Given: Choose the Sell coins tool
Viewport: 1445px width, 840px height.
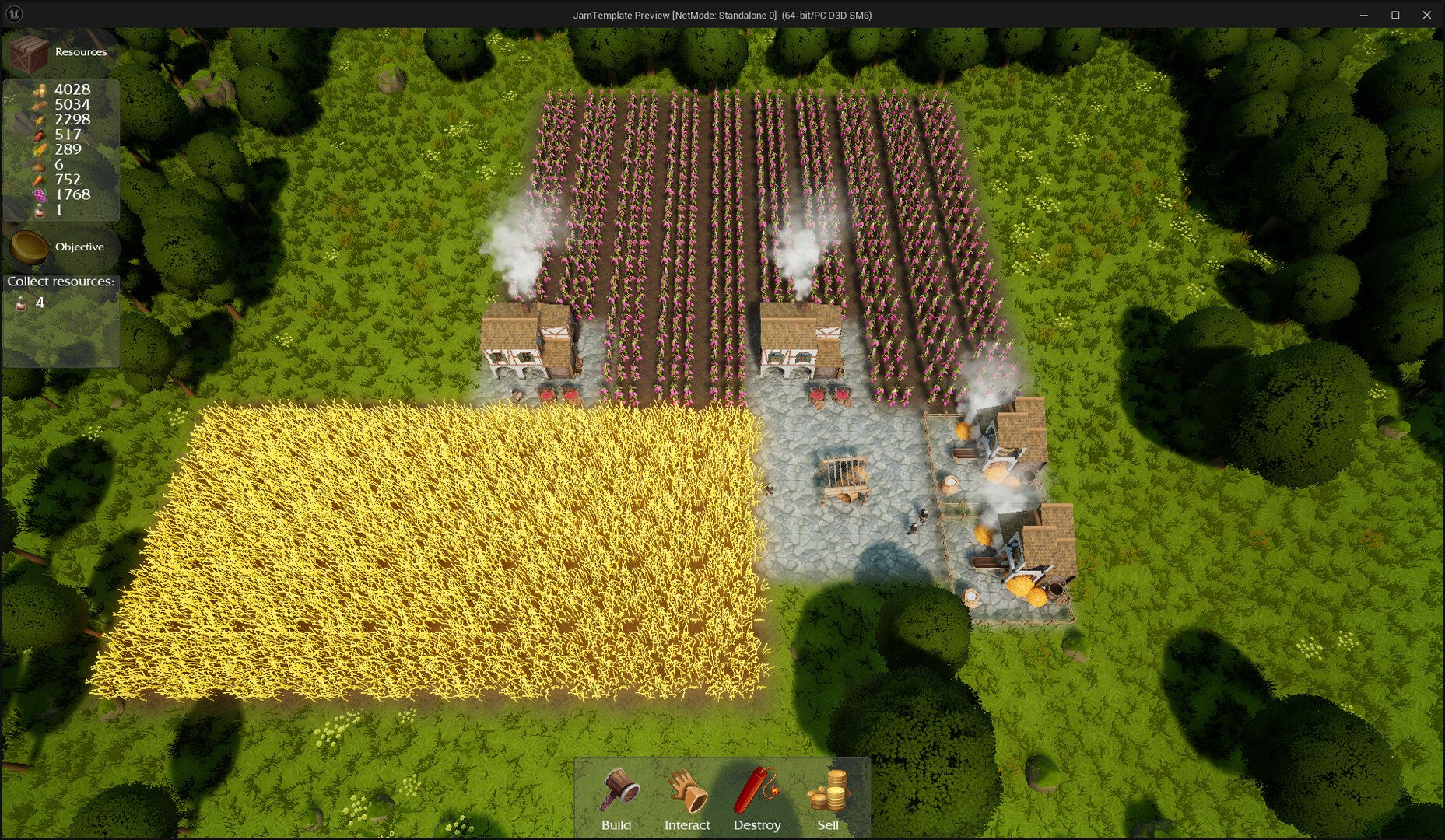Looking at the screenshot, I should click(x=828, y=799).
